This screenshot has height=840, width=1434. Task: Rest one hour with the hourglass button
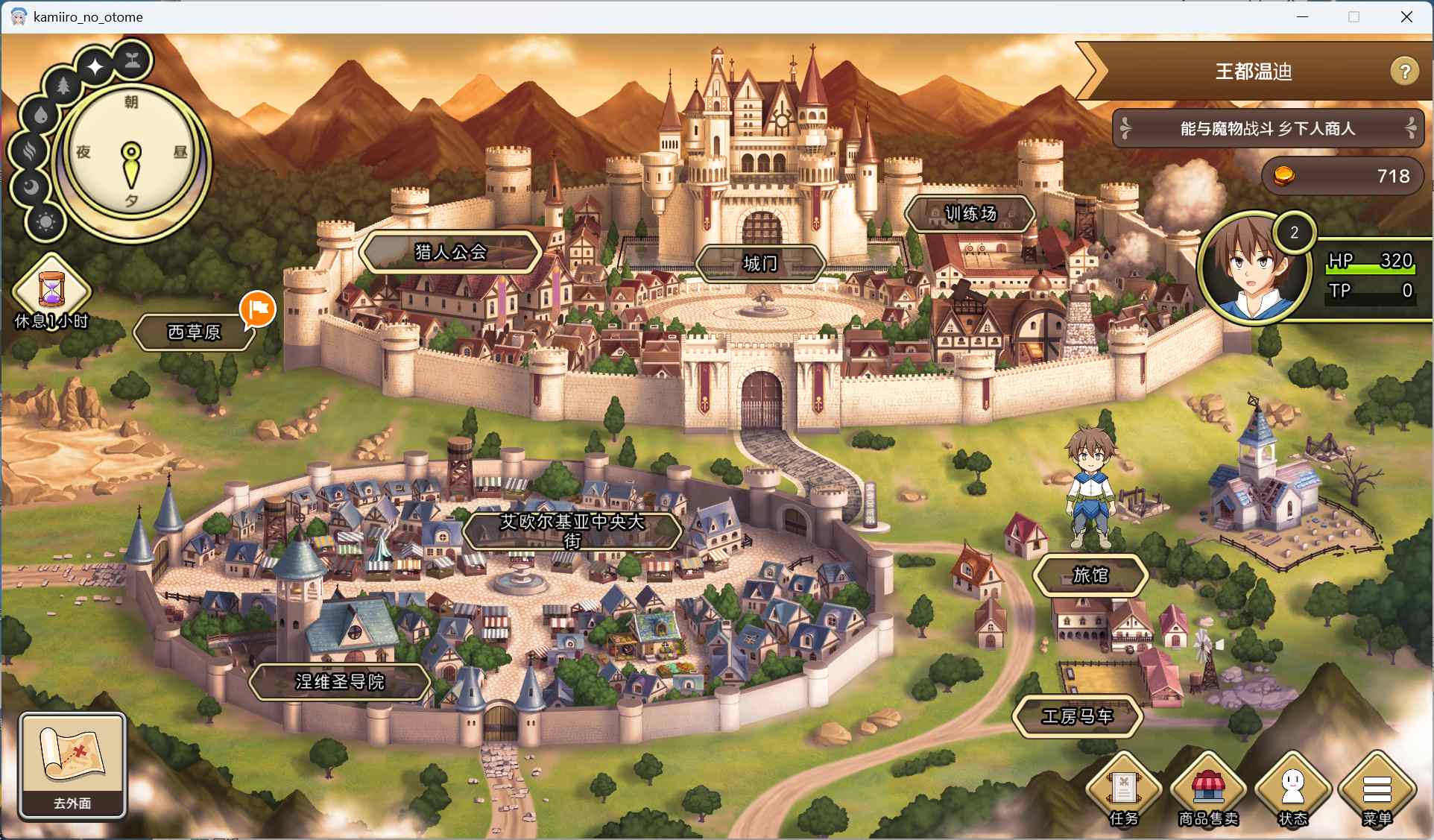[x=51, y=291]
